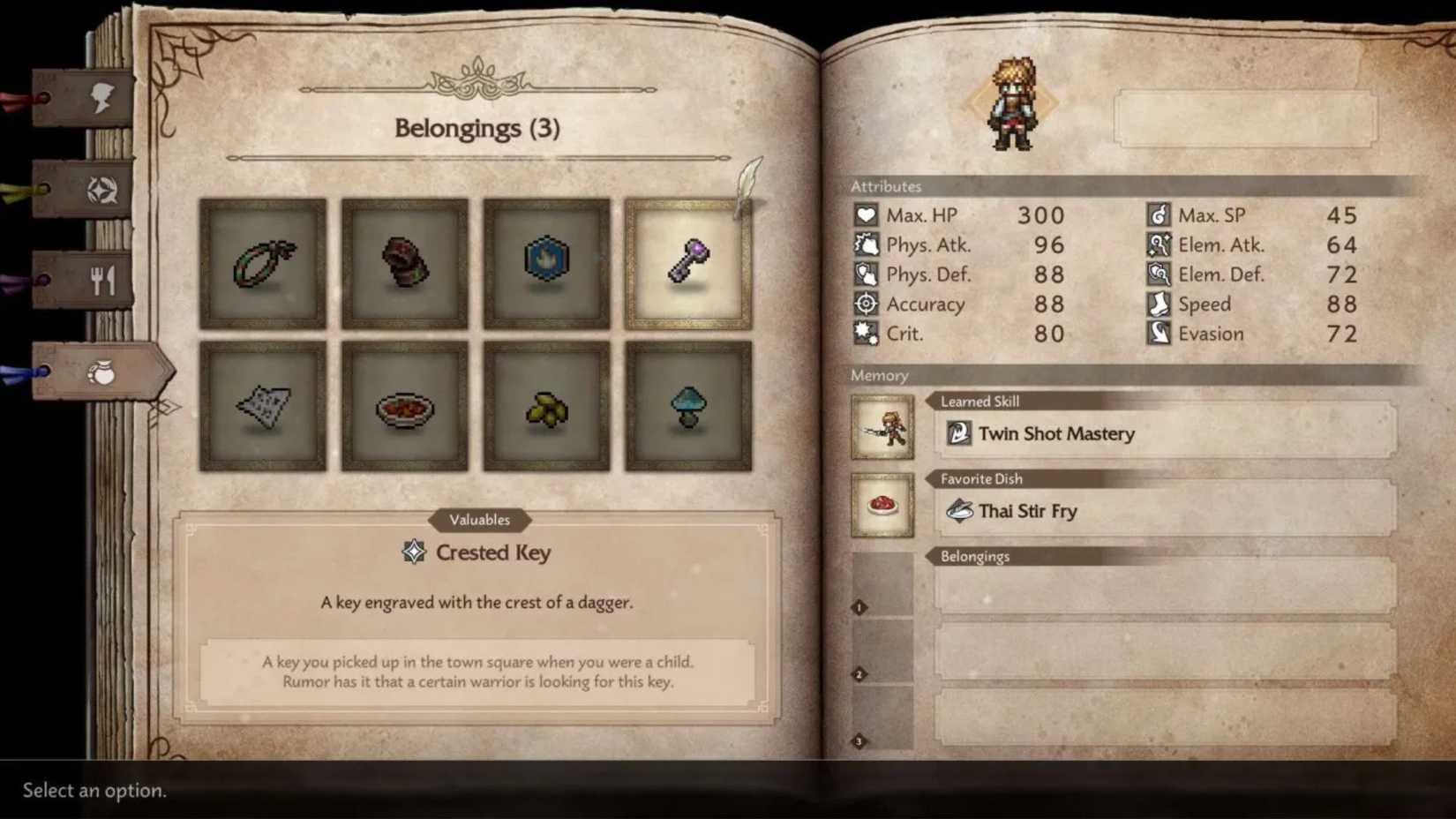
Task: Select the folded parchment map item
Action: tap(262, 406)
